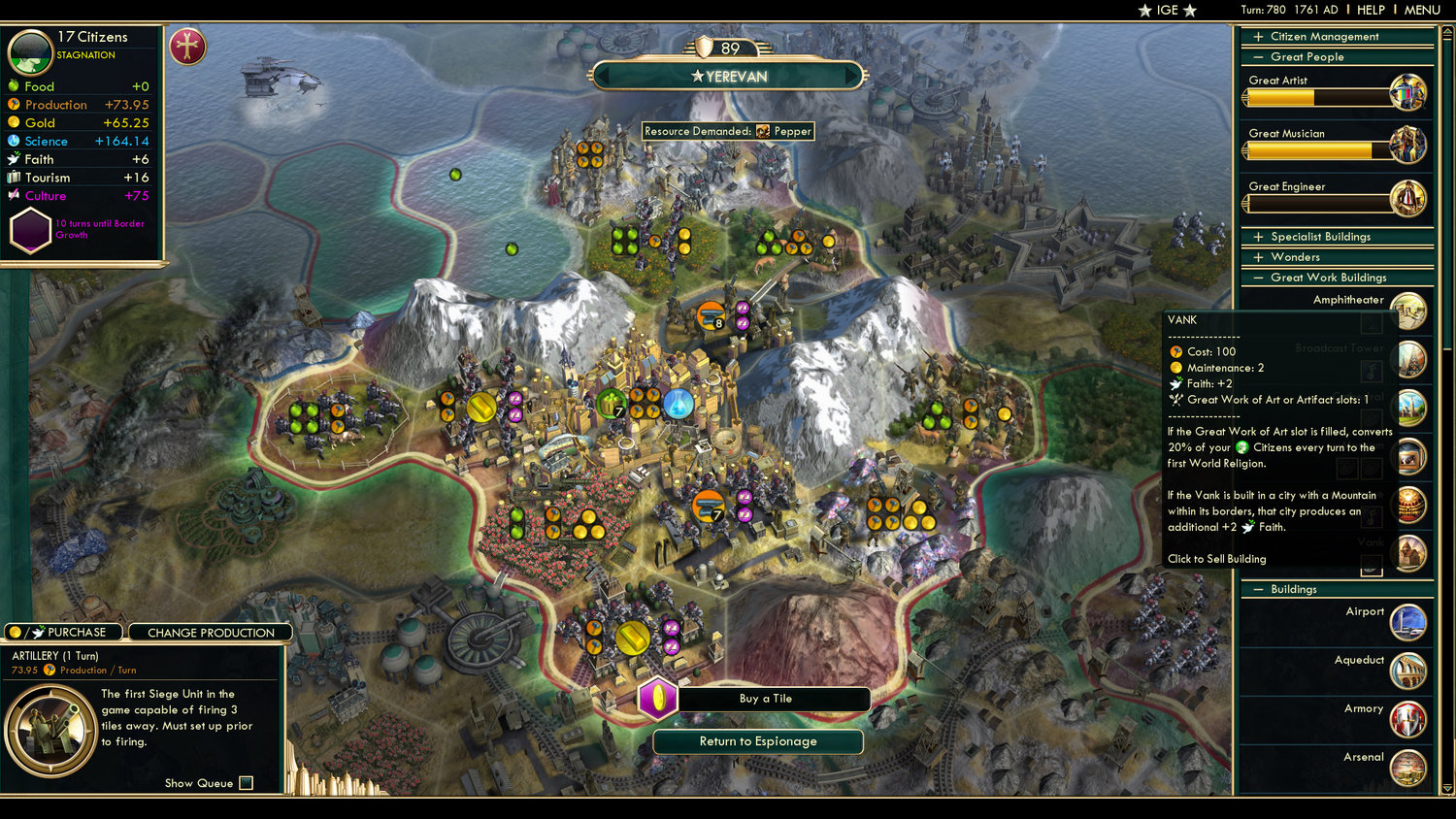Image resolution: width=1456 pixels, height=819 pixels.
Task: Click Return to Espionage
Action: pos(758,741)
